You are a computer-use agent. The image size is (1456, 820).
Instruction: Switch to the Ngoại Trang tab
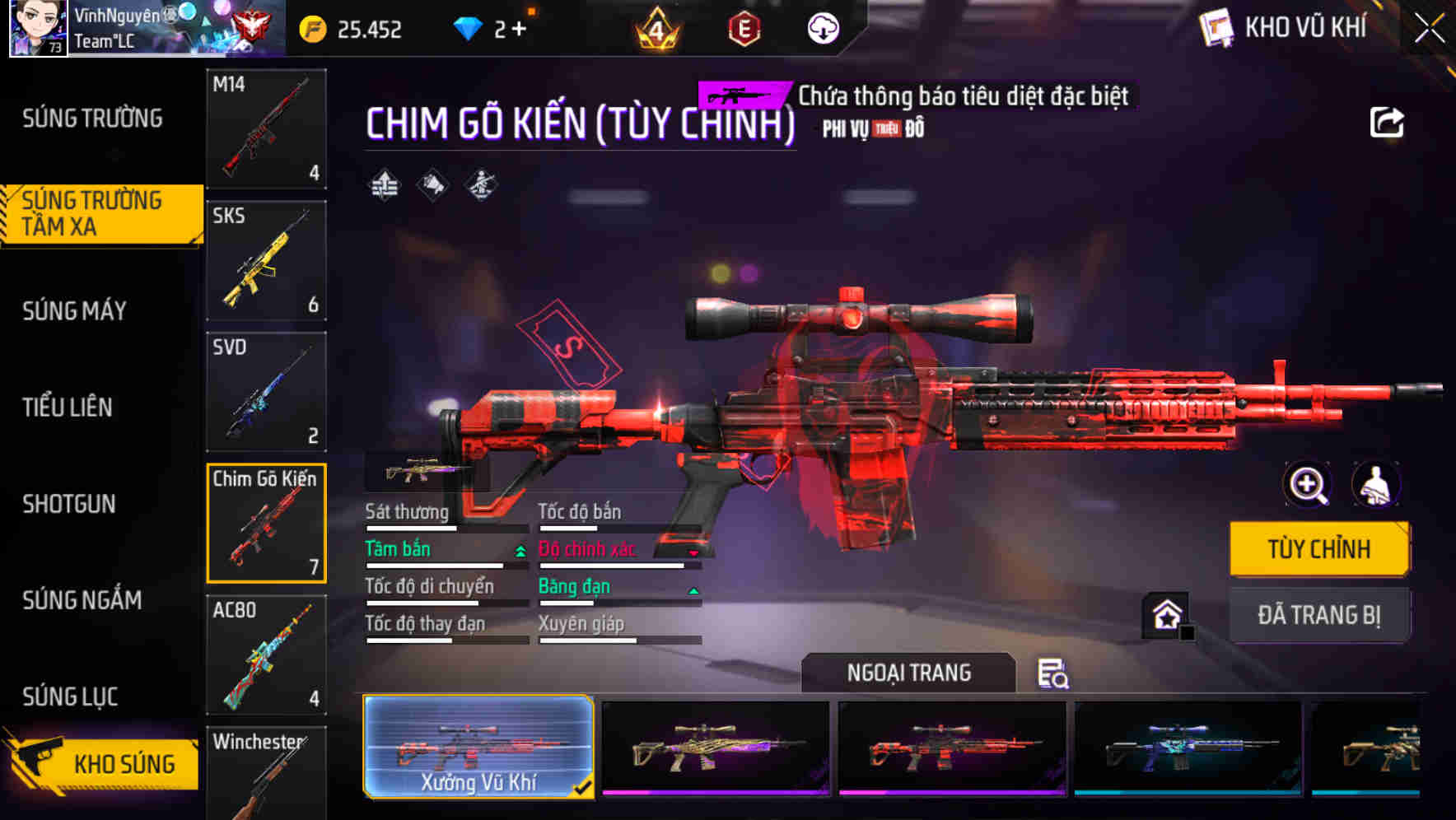908,673
